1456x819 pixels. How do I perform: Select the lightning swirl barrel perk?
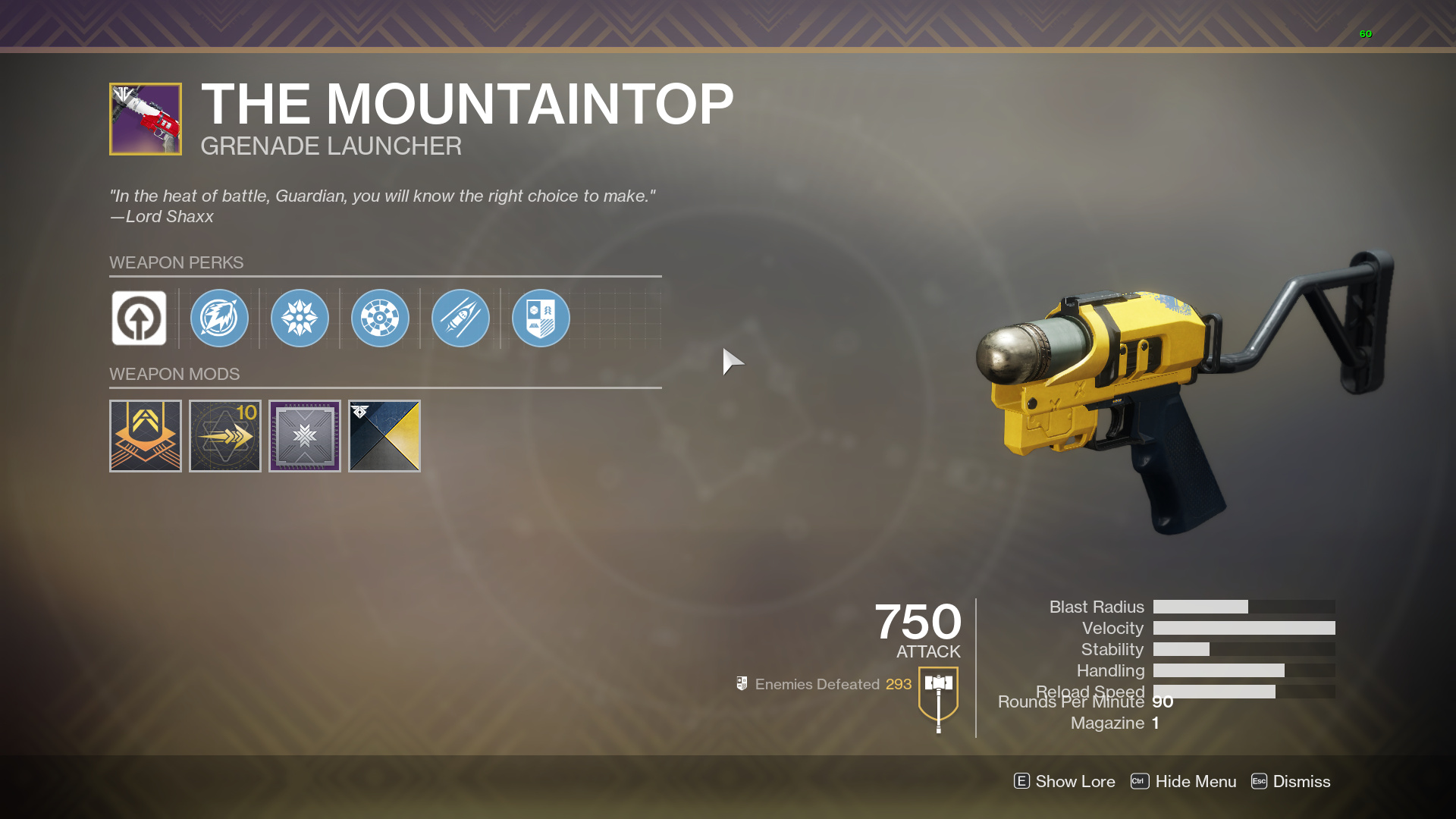click(x=219, y=318)
